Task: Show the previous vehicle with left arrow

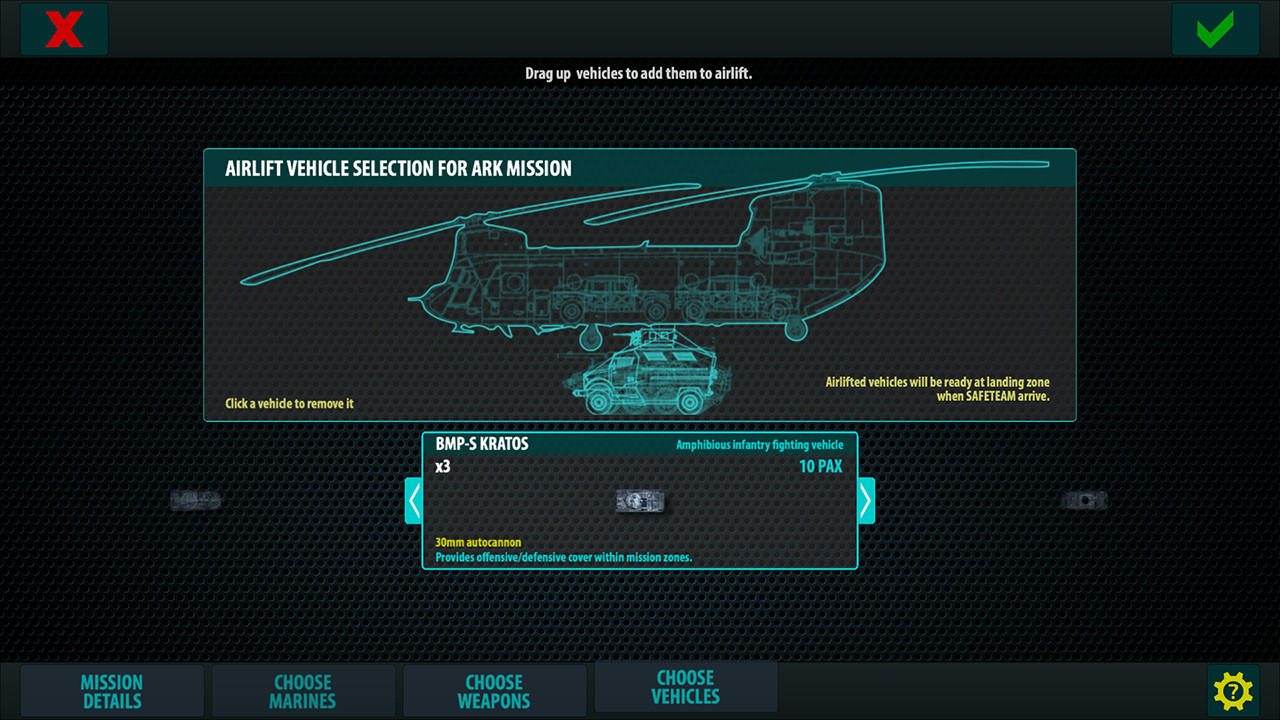Action: [414, 500]
